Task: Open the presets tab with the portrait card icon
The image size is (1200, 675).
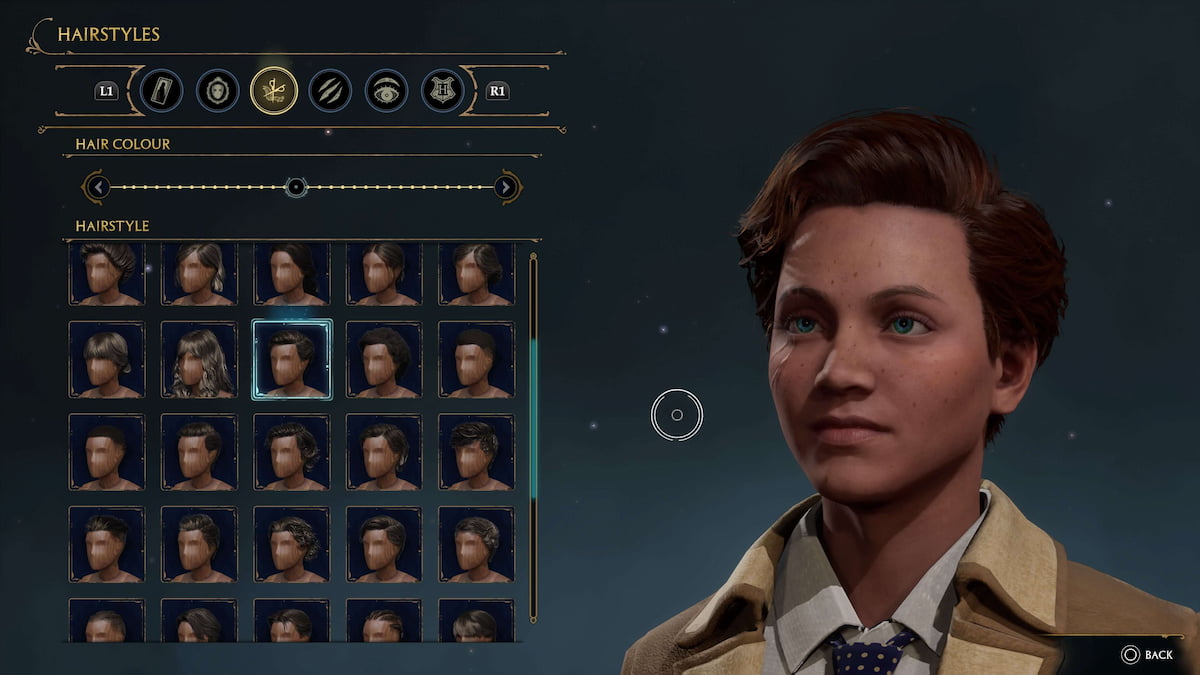Action: click(x=161, y=91)
